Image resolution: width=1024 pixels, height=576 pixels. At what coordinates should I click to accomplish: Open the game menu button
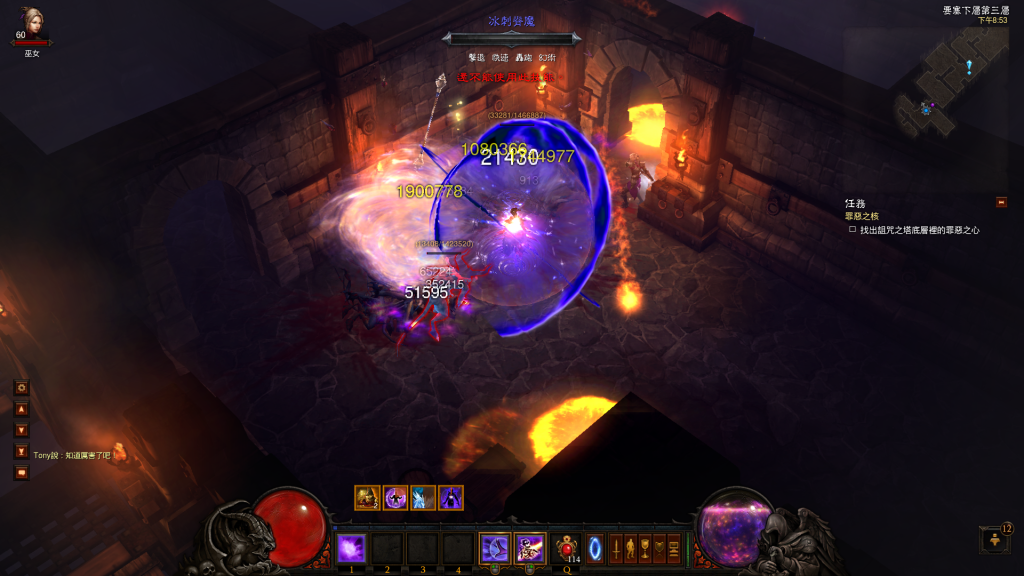pyautogui.click(x=673, y=548)
